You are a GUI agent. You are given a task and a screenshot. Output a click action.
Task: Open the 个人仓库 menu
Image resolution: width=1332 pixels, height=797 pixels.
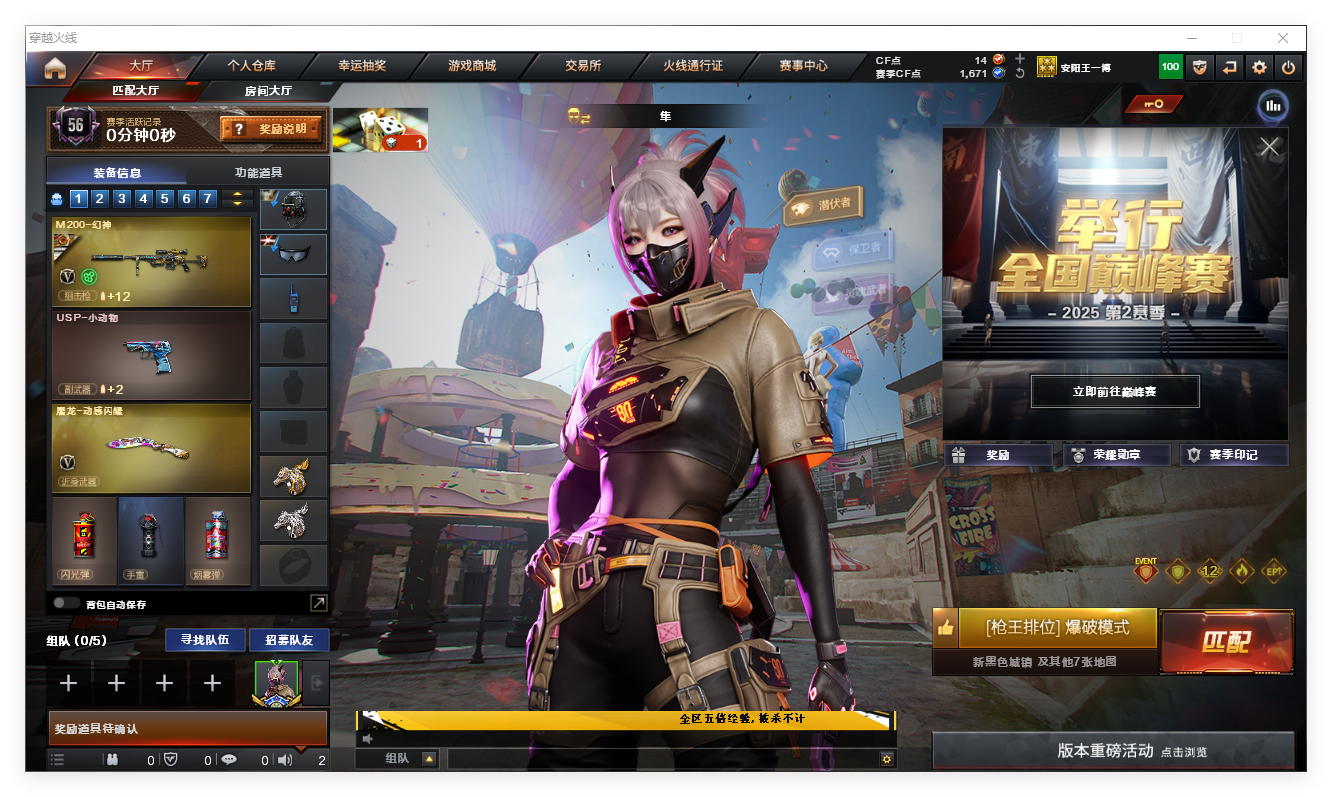(x=251, y=66)
